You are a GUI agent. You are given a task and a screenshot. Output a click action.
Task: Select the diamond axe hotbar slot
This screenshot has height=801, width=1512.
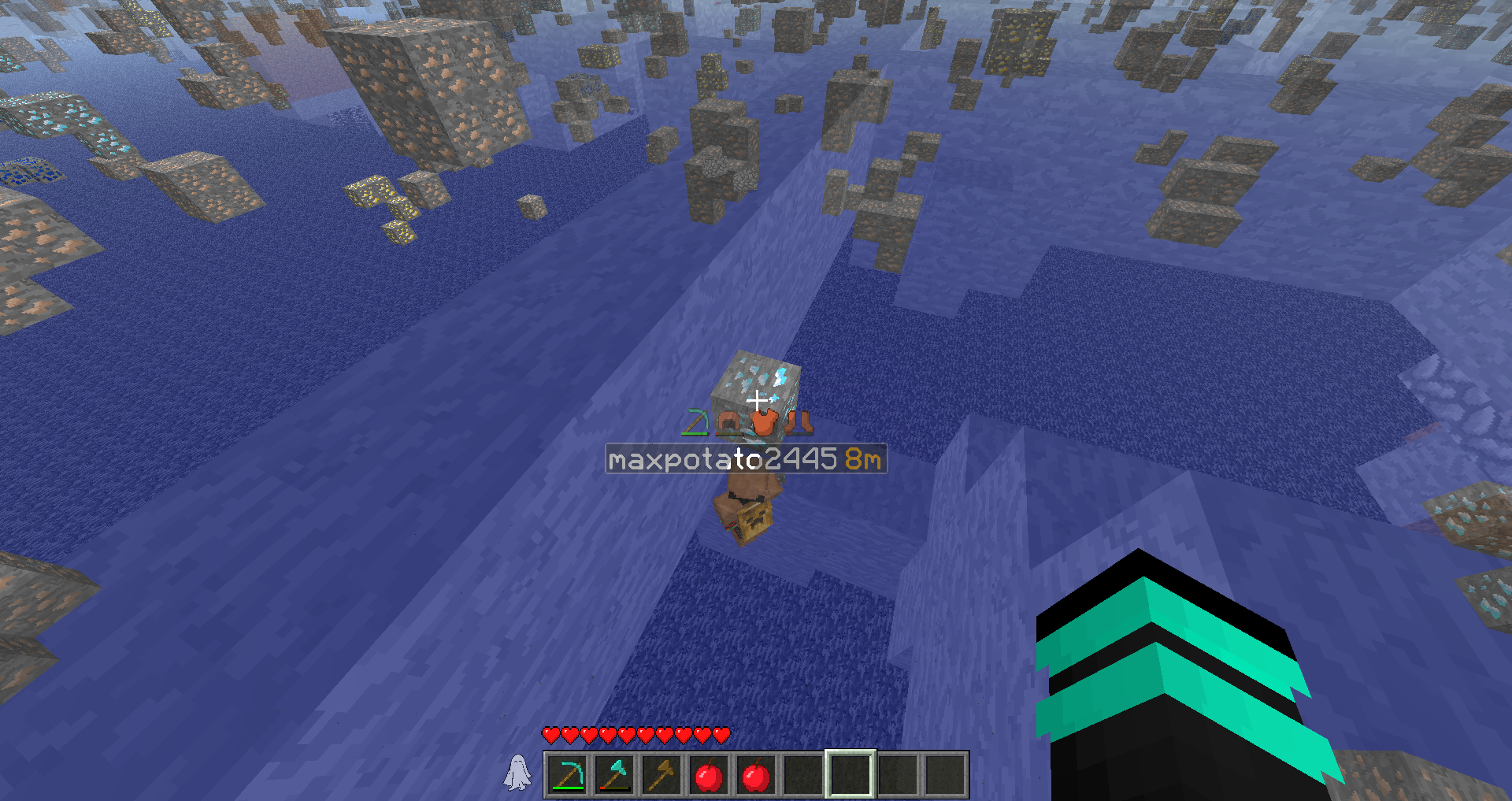(614, 775)
